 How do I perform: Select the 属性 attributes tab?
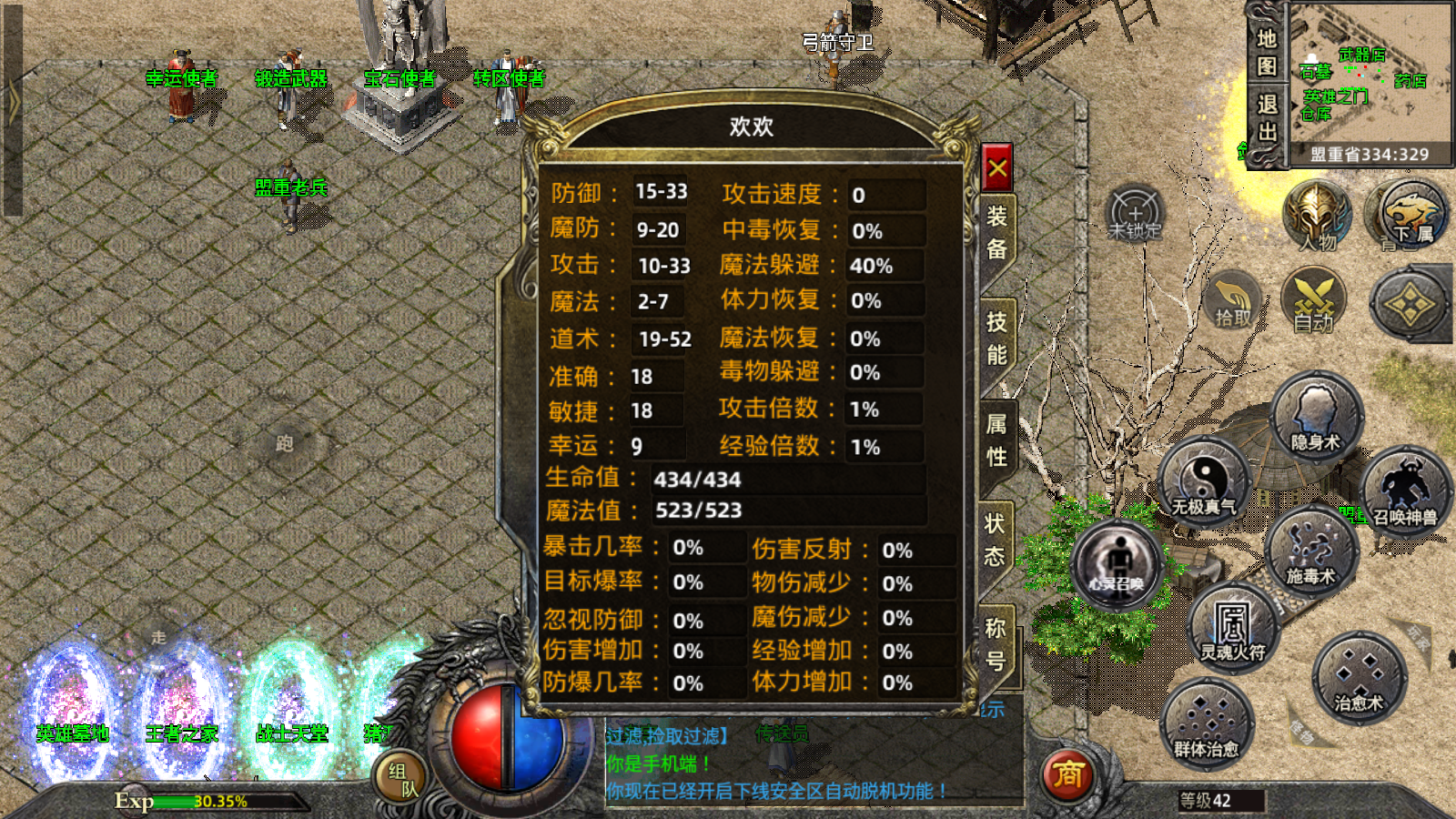click(x=996, y=440)
